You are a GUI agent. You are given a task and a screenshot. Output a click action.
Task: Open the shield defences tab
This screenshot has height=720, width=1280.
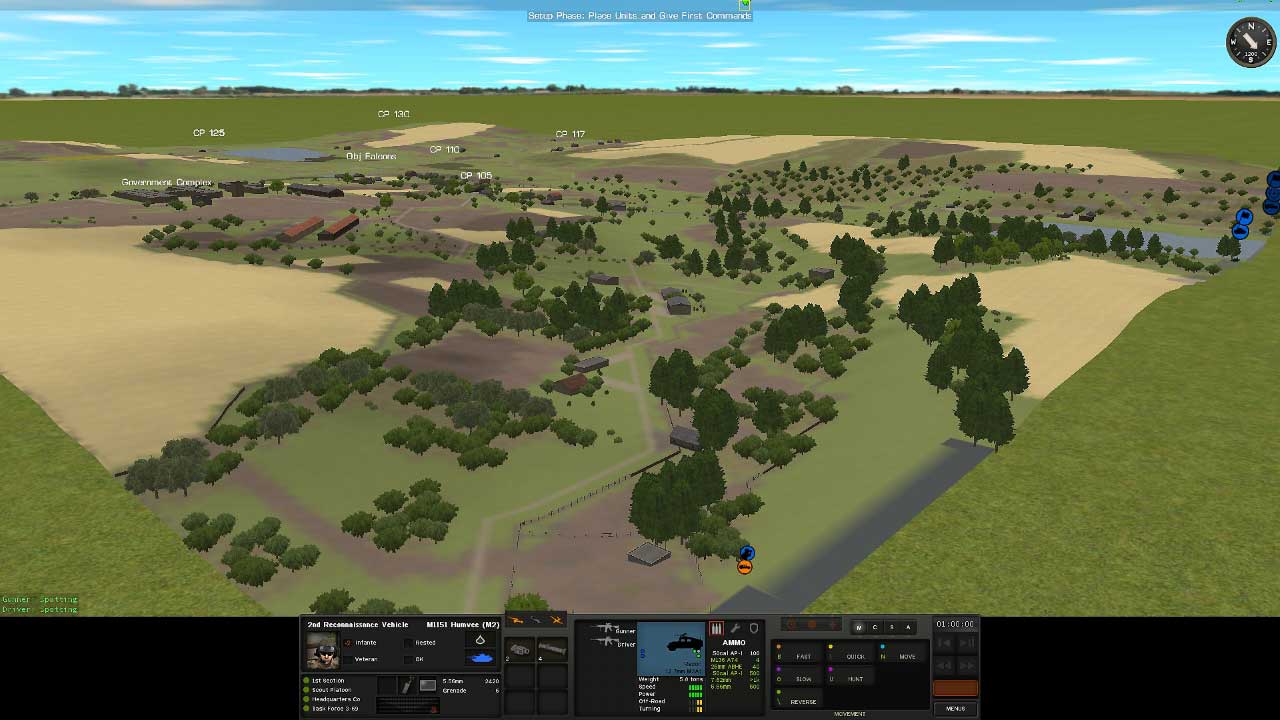[754, 629]
